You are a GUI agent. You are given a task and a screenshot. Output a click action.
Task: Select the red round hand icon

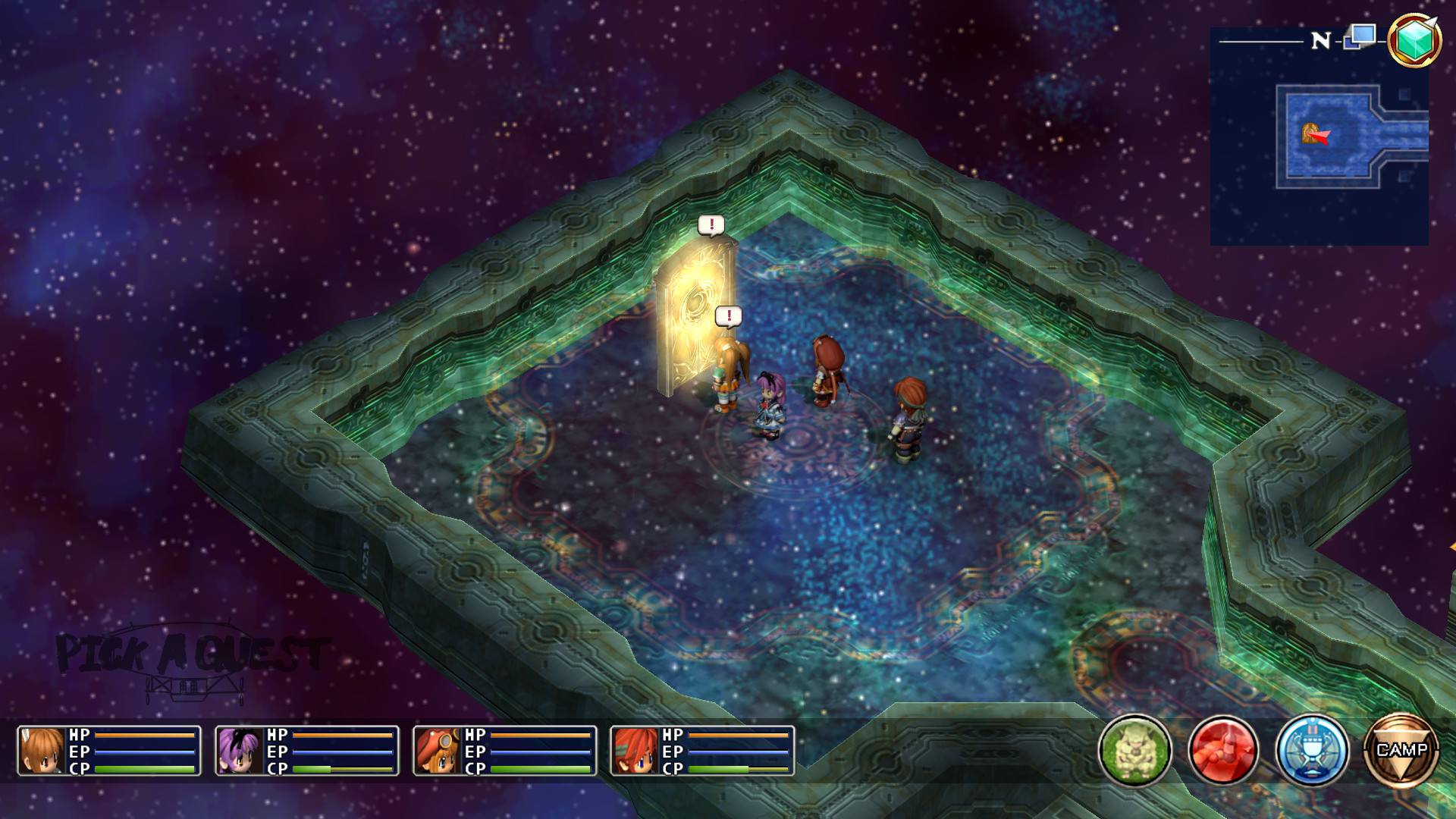click(x=1222, y=750)
